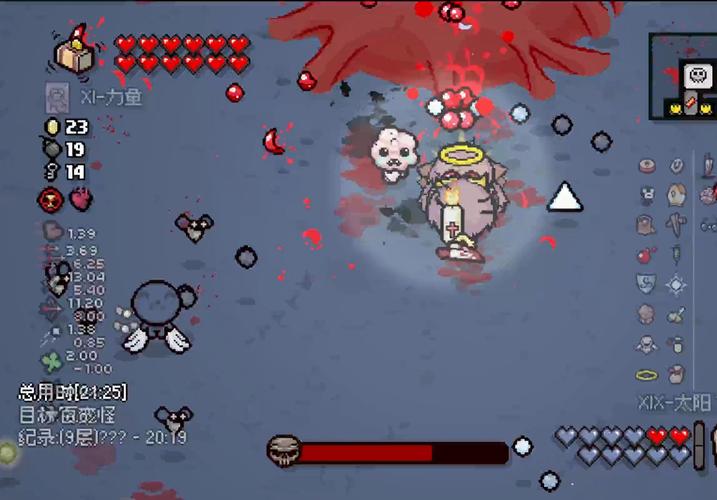Activate the box active item
This screenshot has width=717, height=500.
coord(75,52)
